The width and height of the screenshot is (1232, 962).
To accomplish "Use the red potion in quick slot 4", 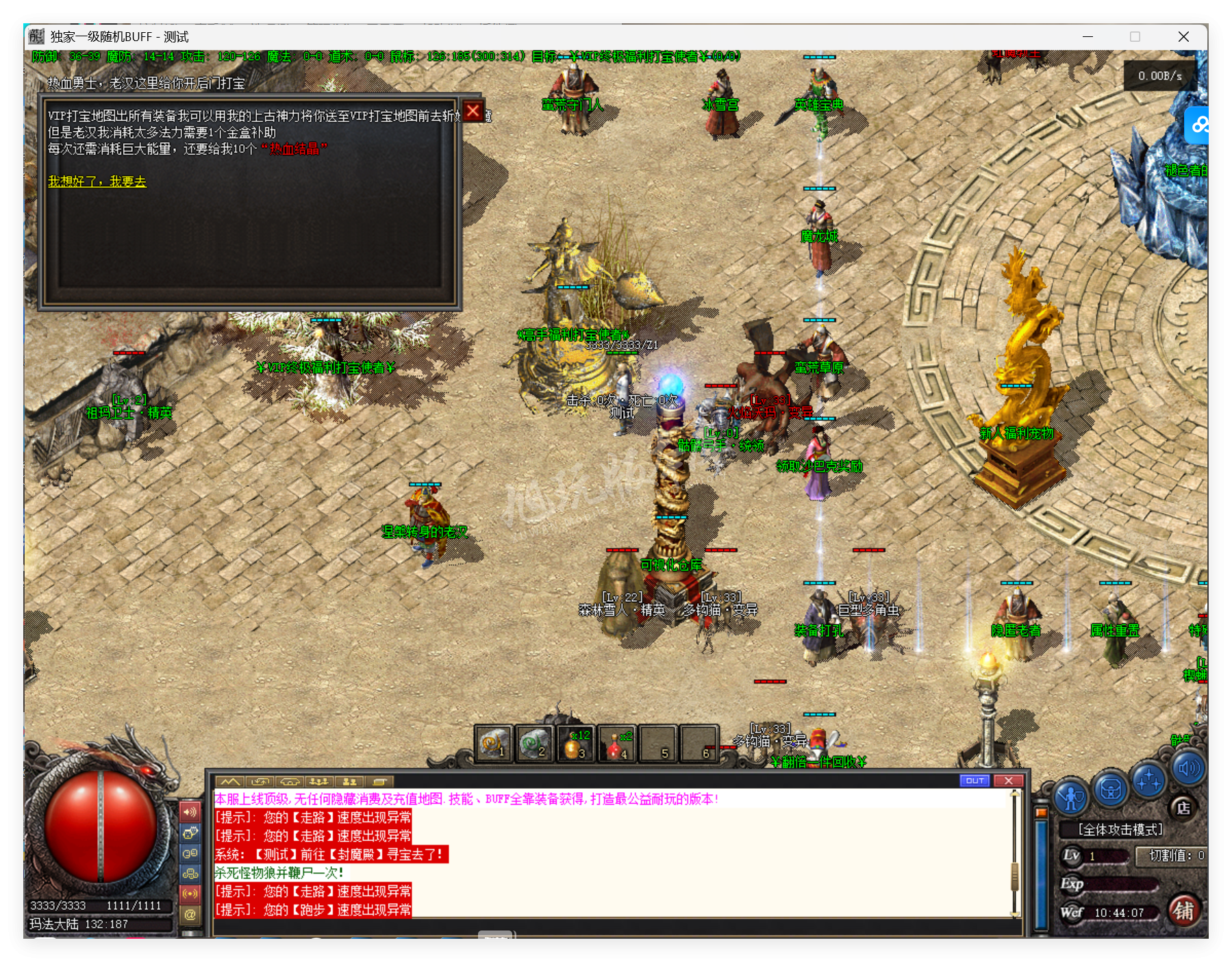I will pos(616,744).
